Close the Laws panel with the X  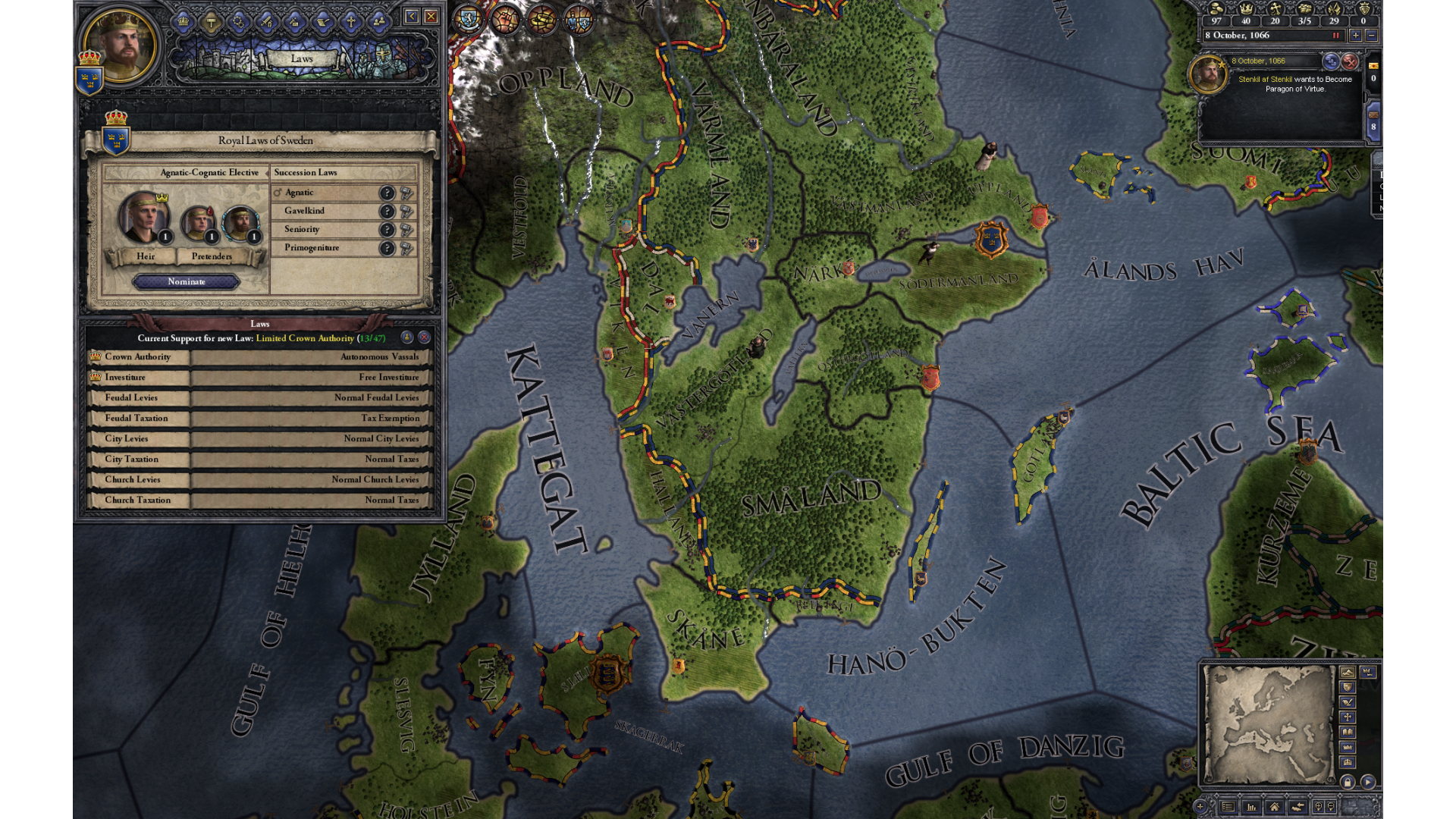431,16
